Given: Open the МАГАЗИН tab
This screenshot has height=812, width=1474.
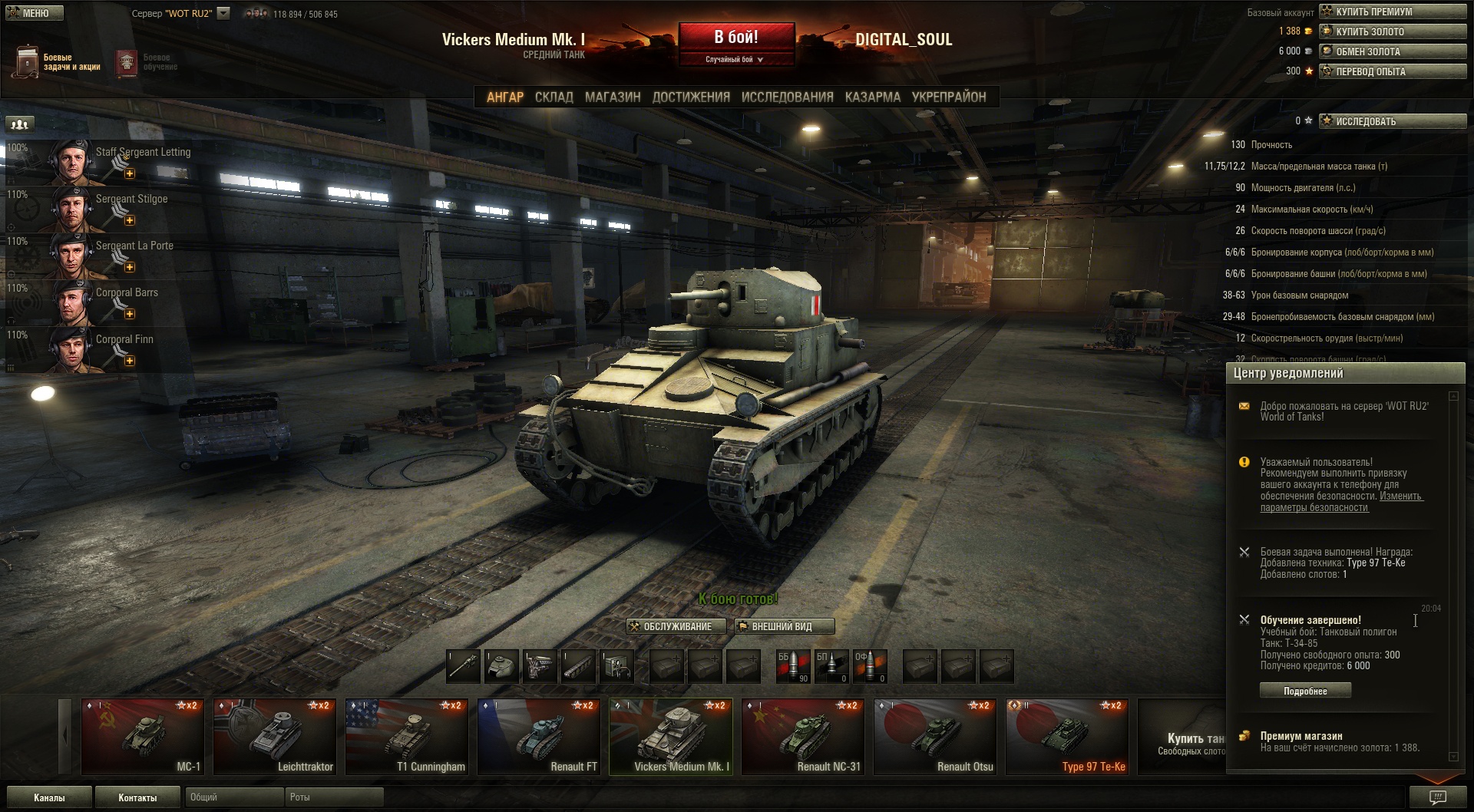Looking at the screenshot, I should [612, 97].
